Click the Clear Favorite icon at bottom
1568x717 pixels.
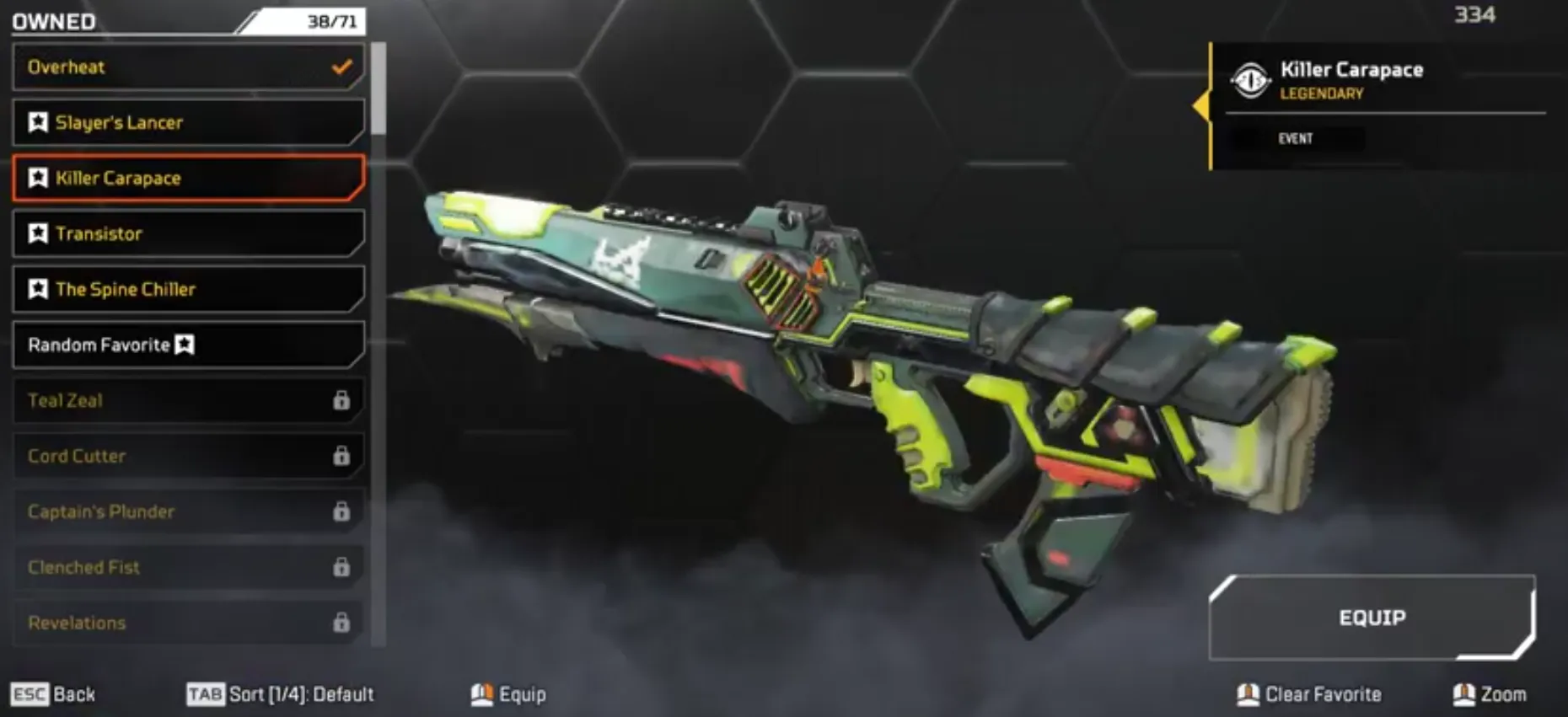coord(1249,694)
